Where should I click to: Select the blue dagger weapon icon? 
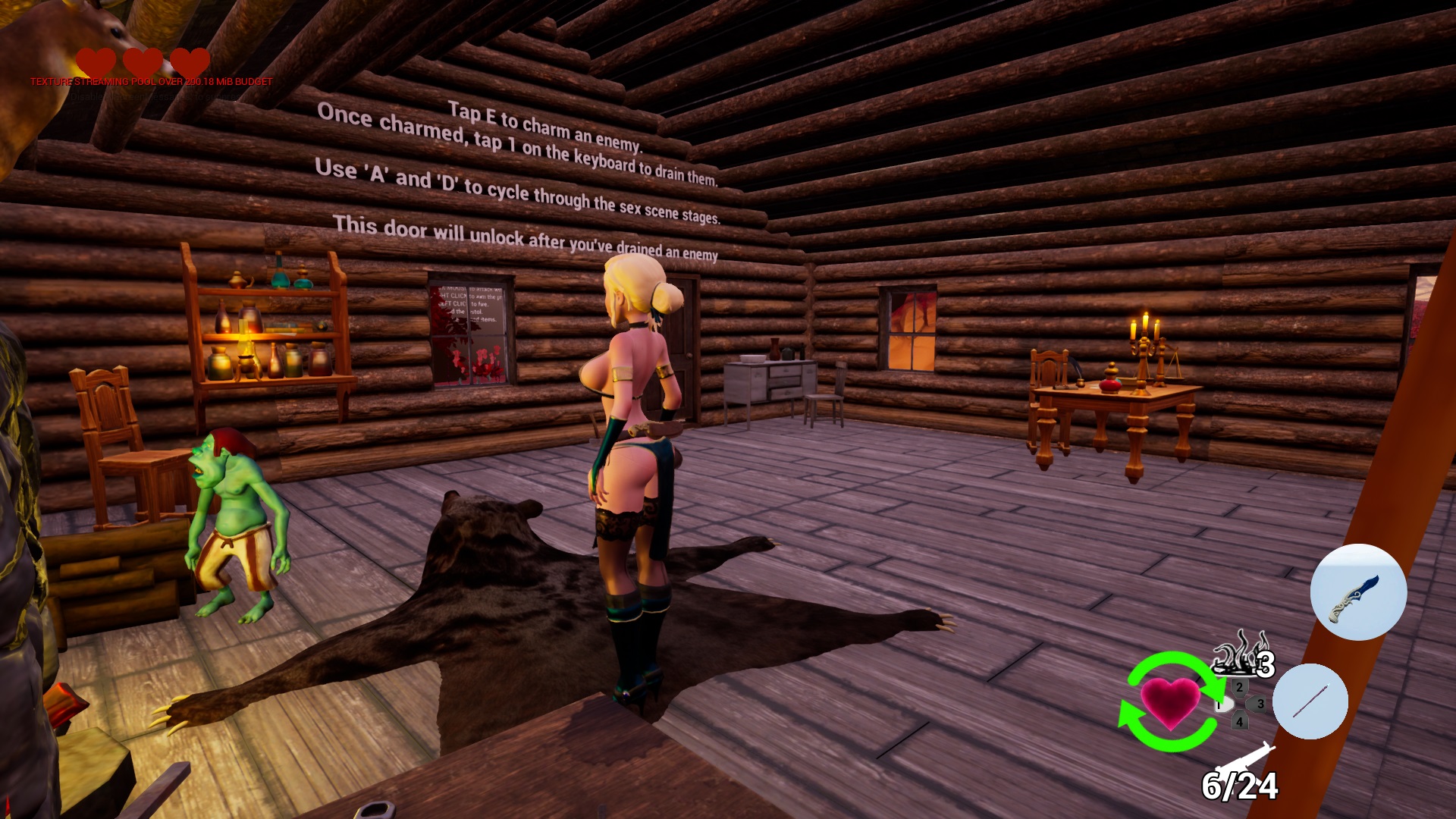(1358, 592)
